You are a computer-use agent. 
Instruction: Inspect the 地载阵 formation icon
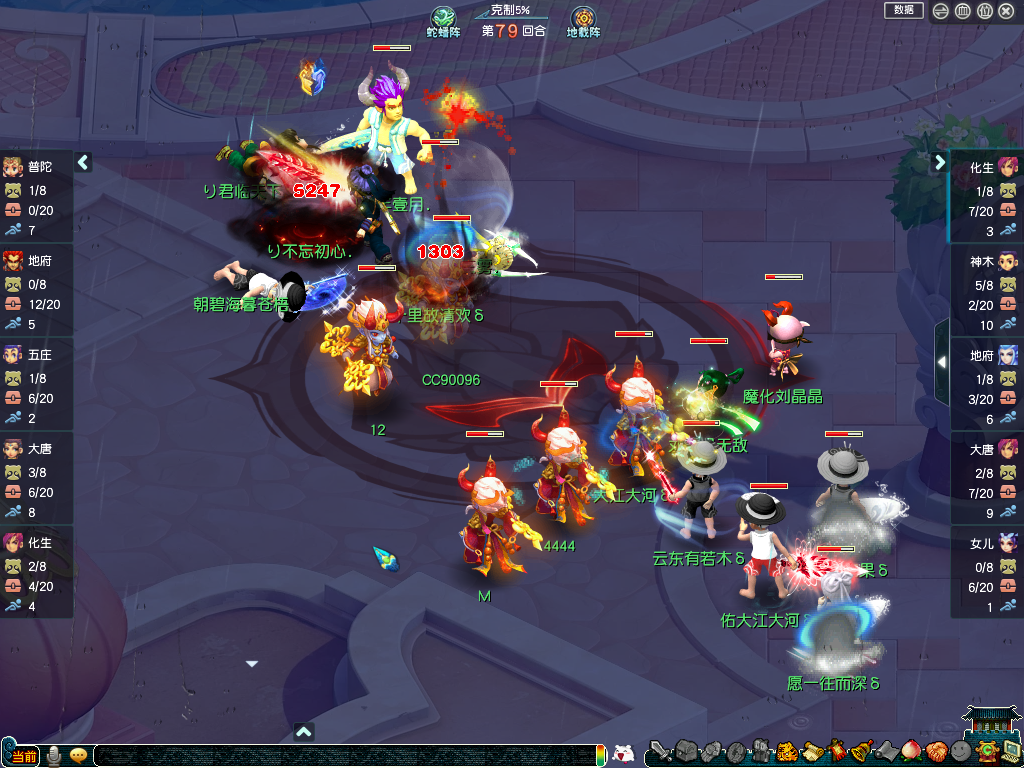pyautogui.click(x=583, y=19)
